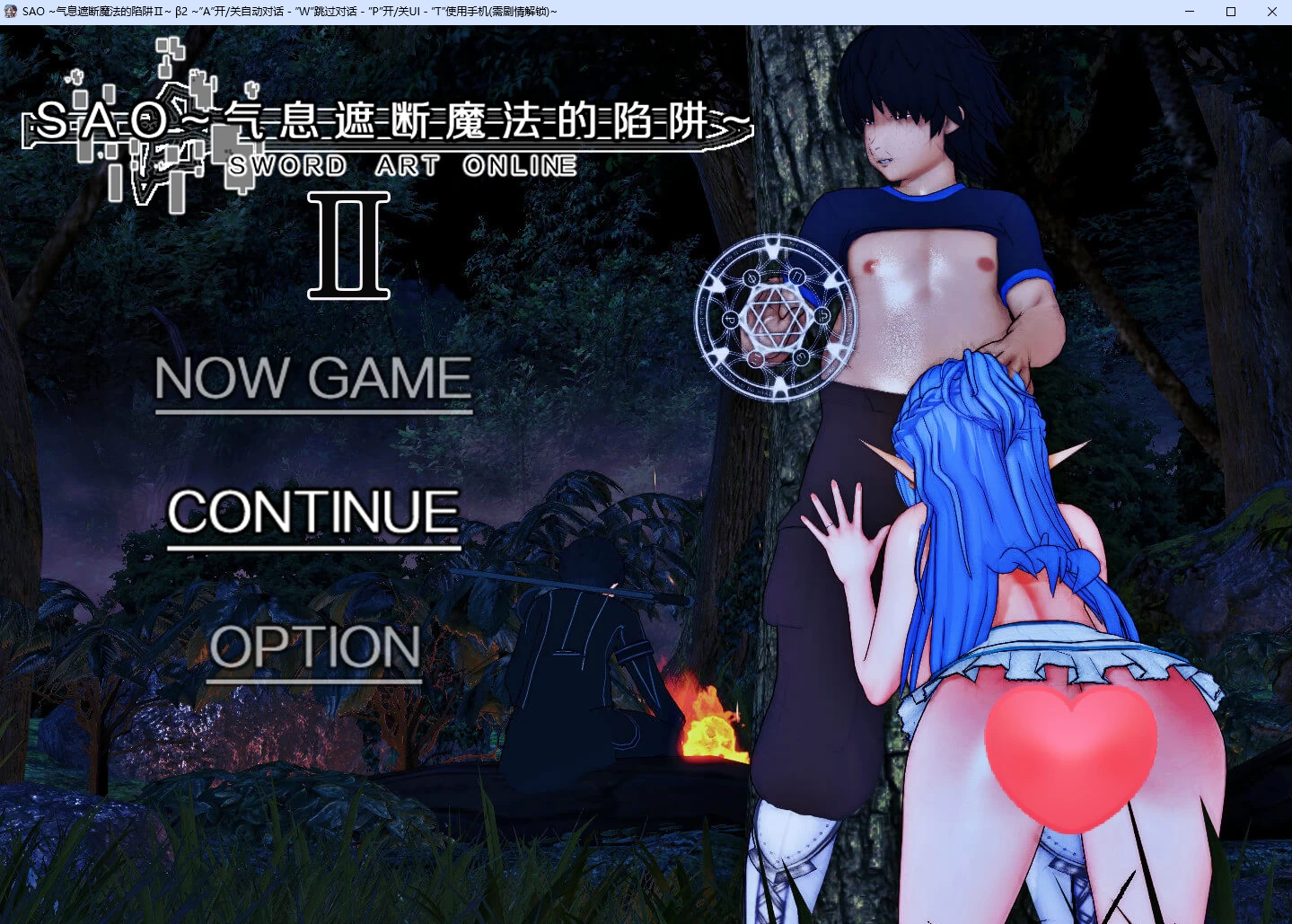Click CONTINUE to load a saved game
Viewport: 1292px width, 924px height.
tap(312, 512)
